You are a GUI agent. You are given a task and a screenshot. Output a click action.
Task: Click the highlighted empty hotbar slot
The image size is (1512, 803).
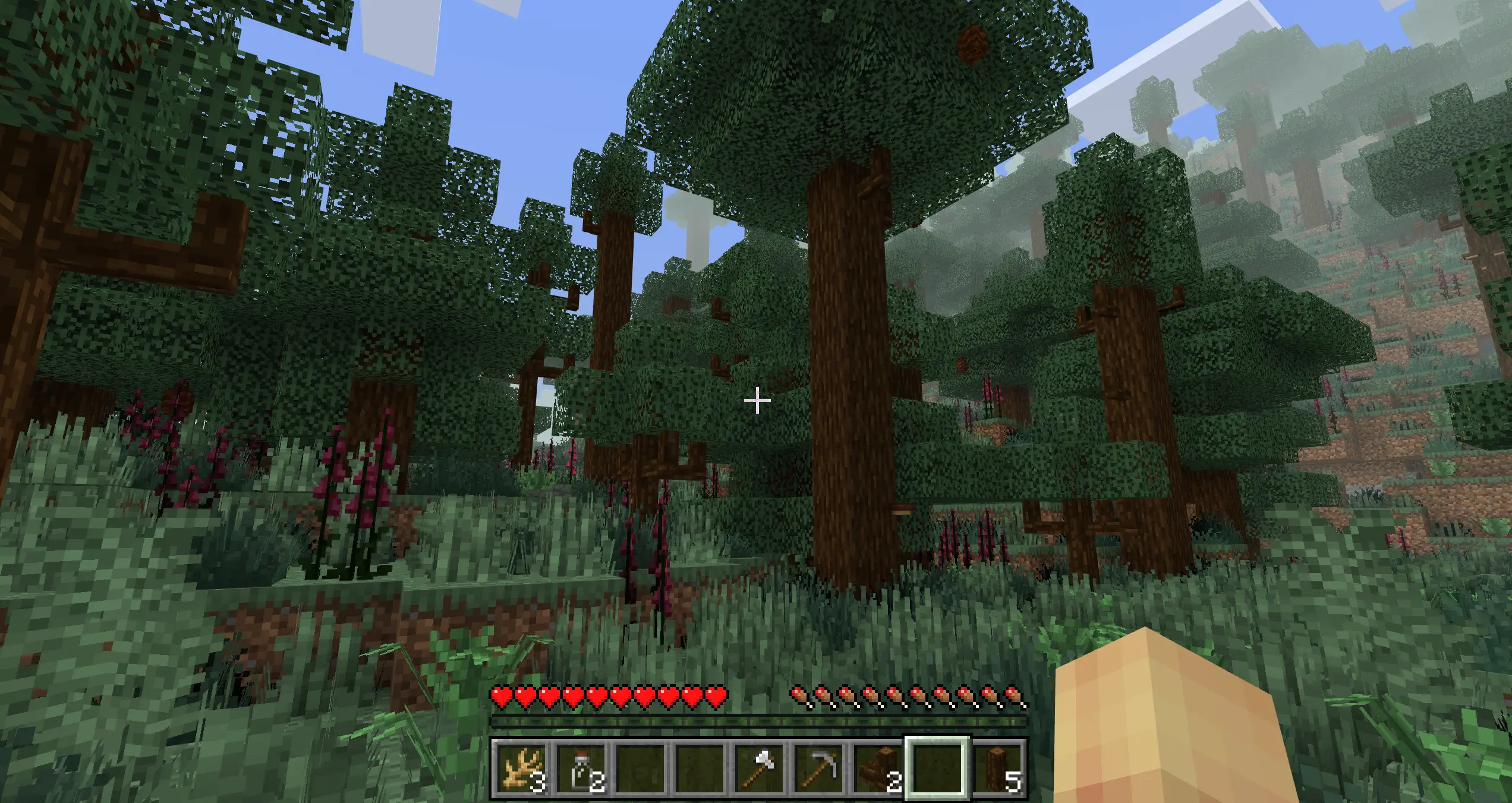point(937,768)
